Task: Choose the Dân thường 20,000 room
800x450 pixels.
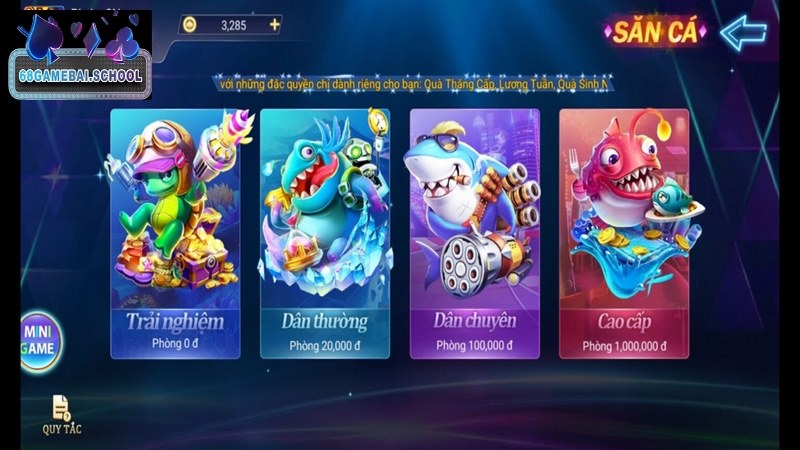Action: 325,232
